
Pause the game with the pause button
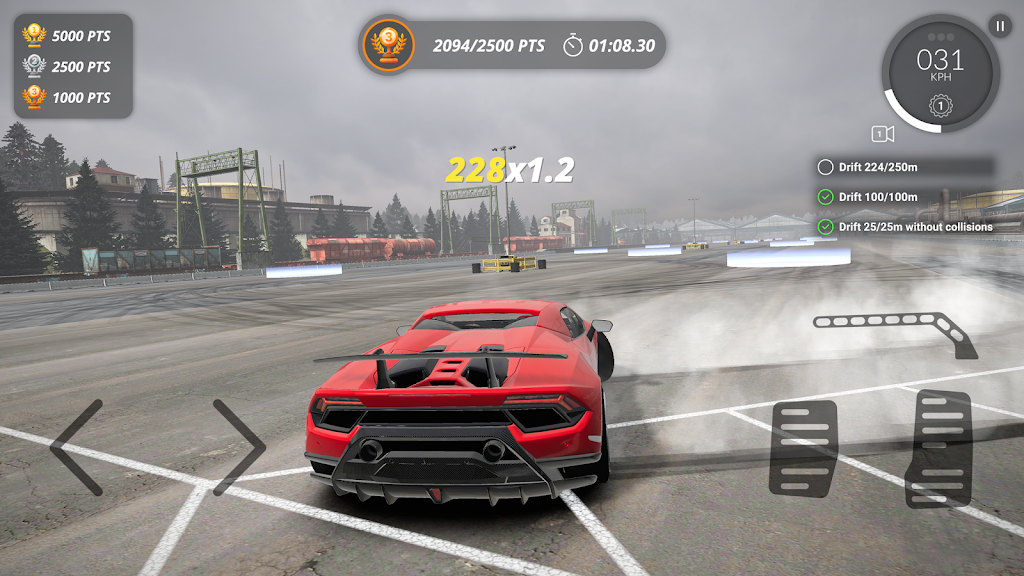[1000, 27]
